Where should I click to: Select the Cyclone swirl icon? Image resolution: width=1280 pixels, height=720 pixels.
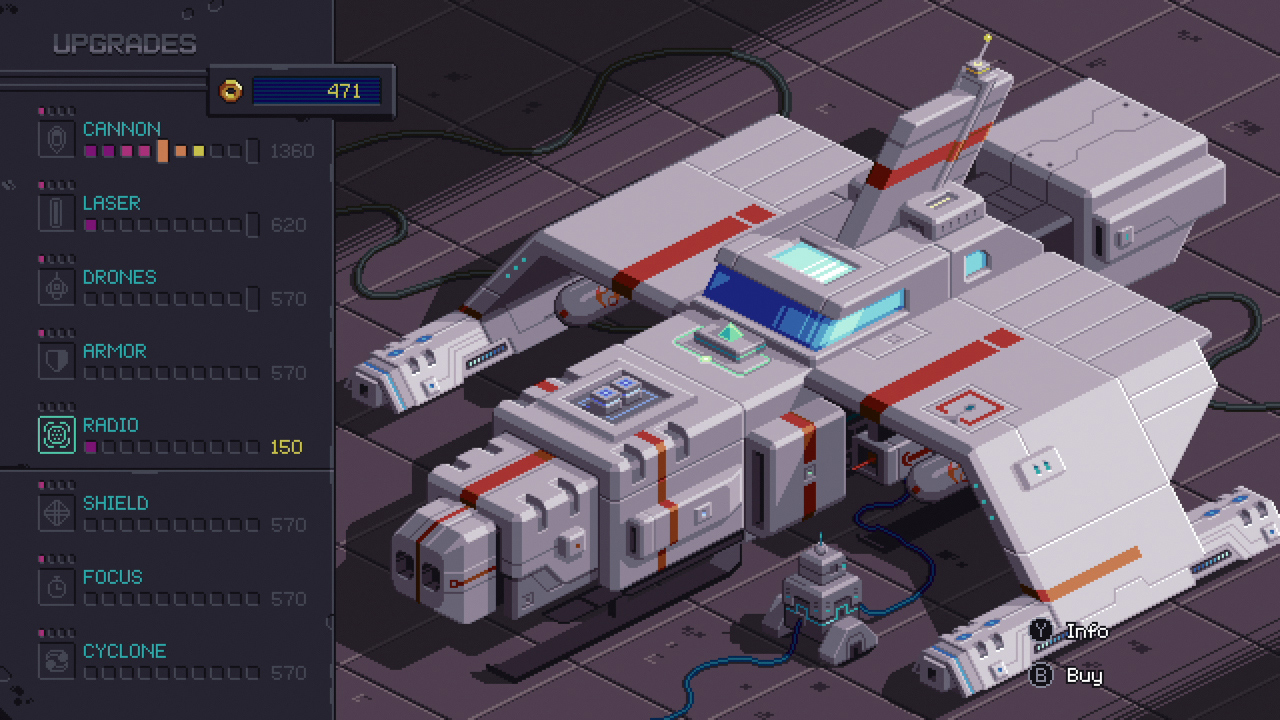[x=55, y=660]
